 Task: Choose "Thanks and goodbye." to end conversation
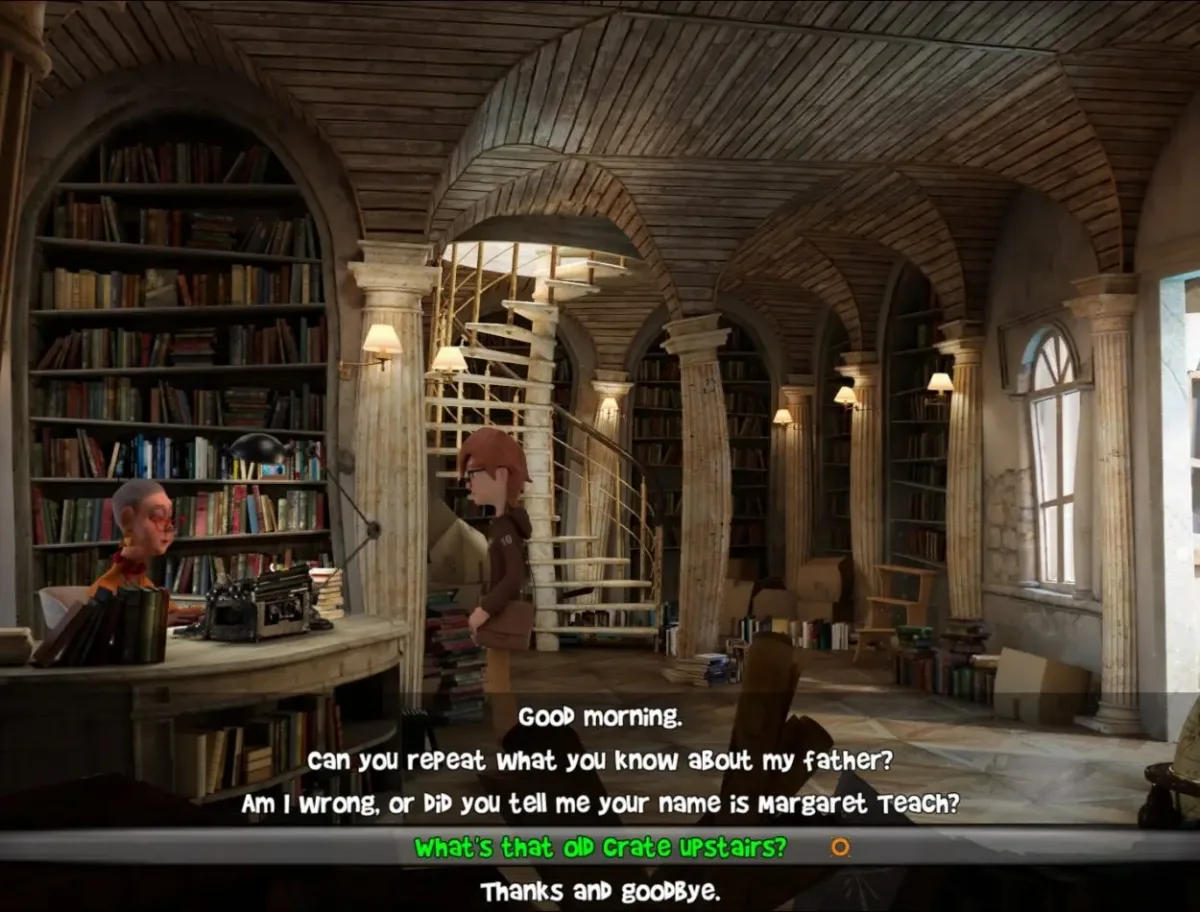point(600,891)
